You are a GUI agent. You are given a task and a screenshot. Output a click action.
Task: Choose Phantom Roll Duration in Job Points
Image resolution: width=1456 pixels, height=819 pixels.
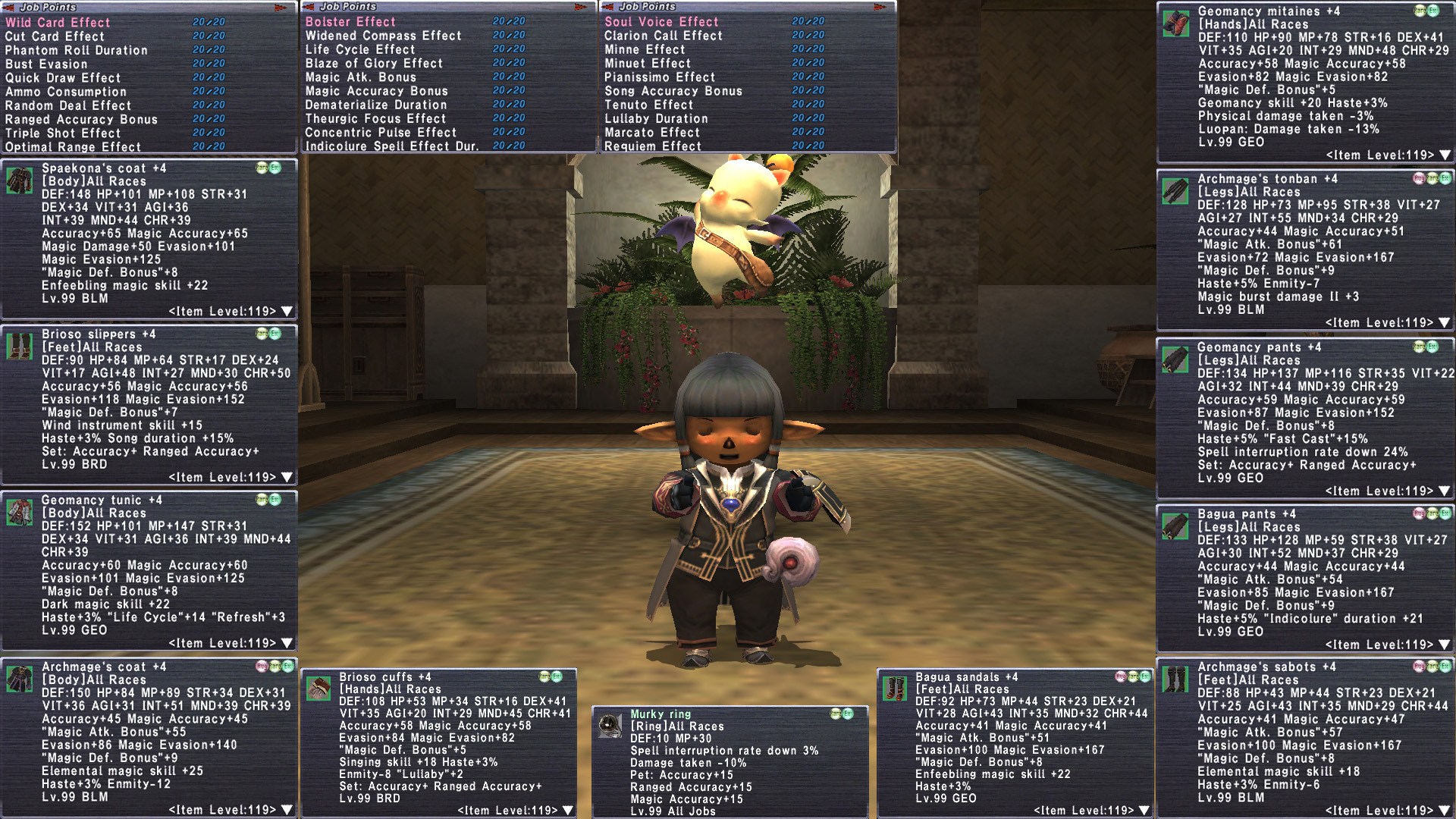pyautogui.click(x=76, y=50)
